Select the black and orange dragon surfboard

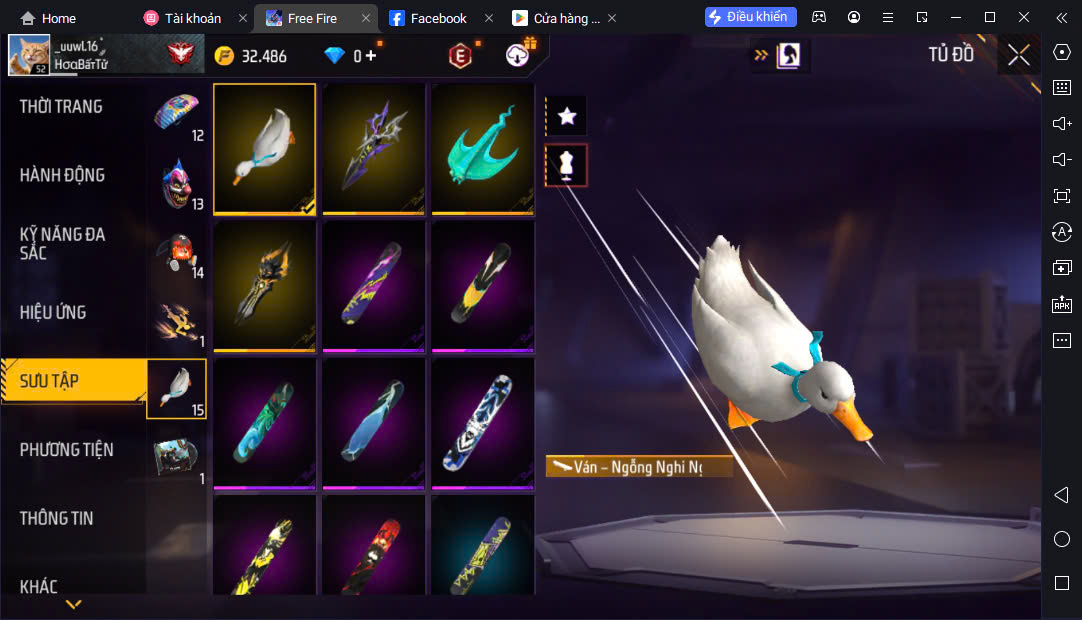(x=265, y=286)
